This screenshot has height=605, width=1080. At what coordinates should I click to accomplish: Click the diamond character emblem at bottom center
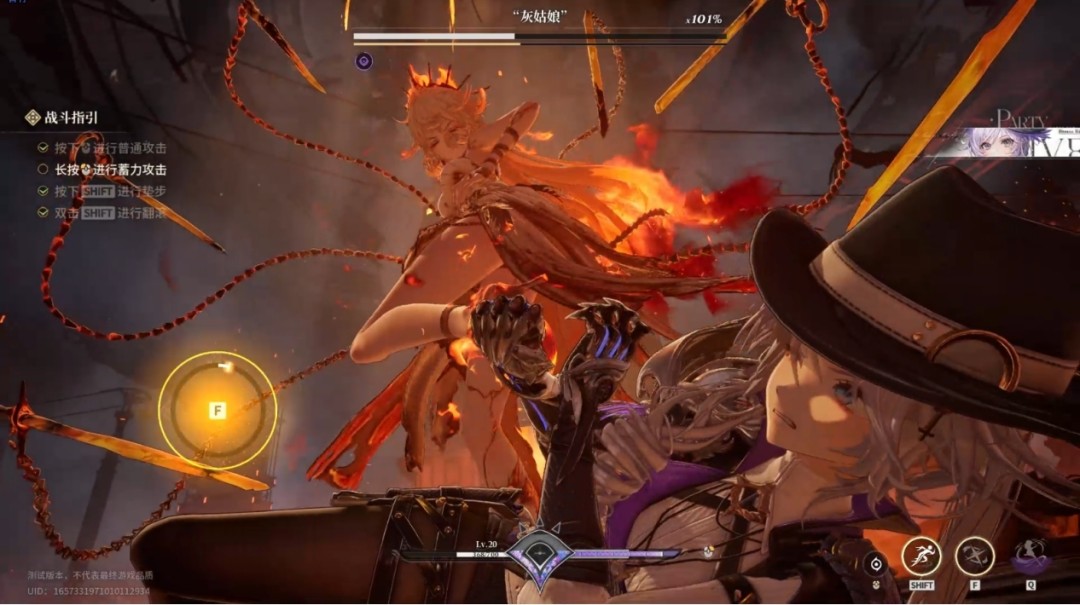539,553
